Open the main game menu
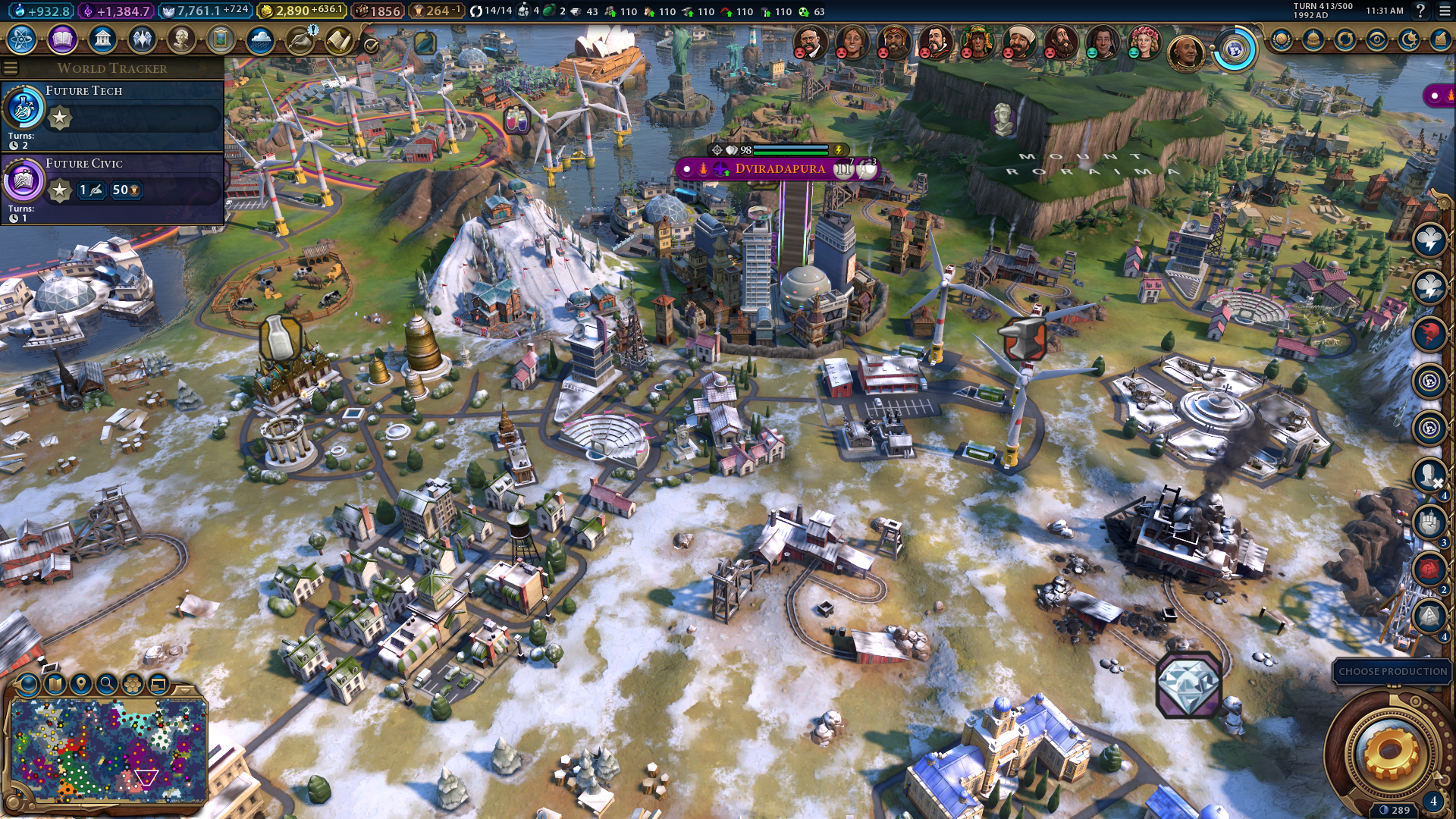Viewport: 1456px width, 819px height. click(x=1445, y=11)
